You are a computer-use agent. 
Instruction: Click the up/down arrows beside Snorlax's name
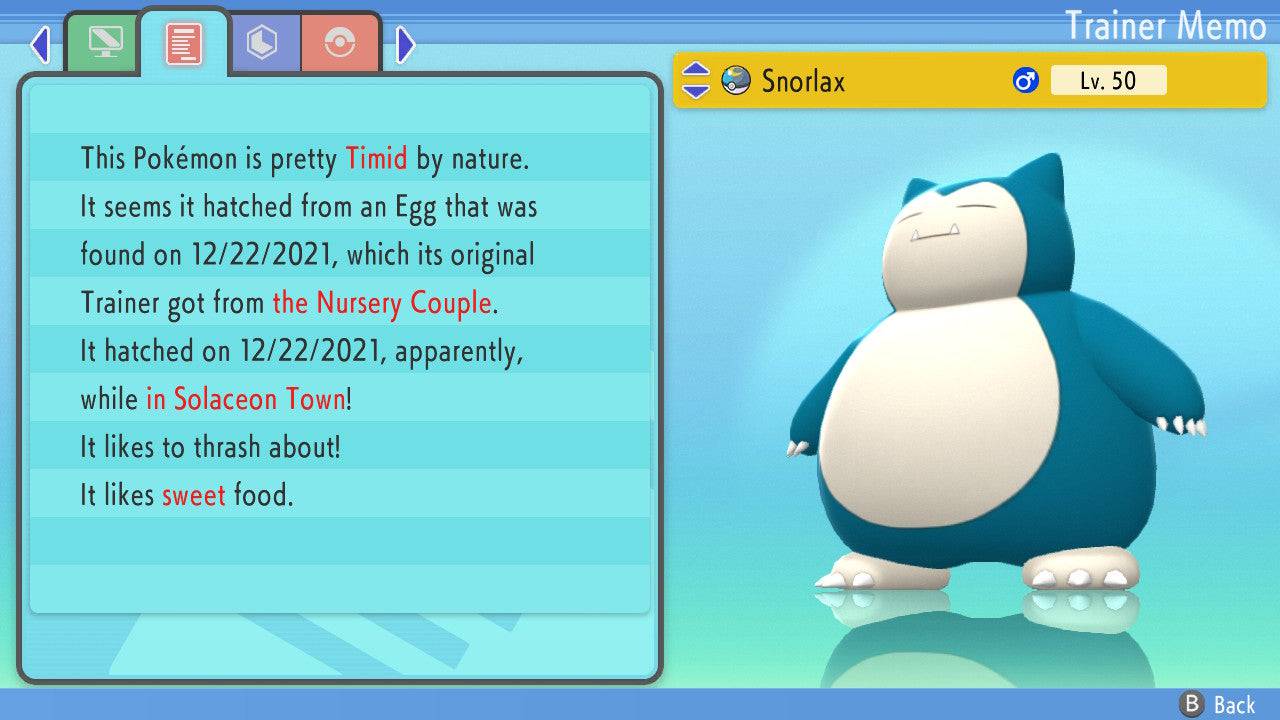[695, 80]
